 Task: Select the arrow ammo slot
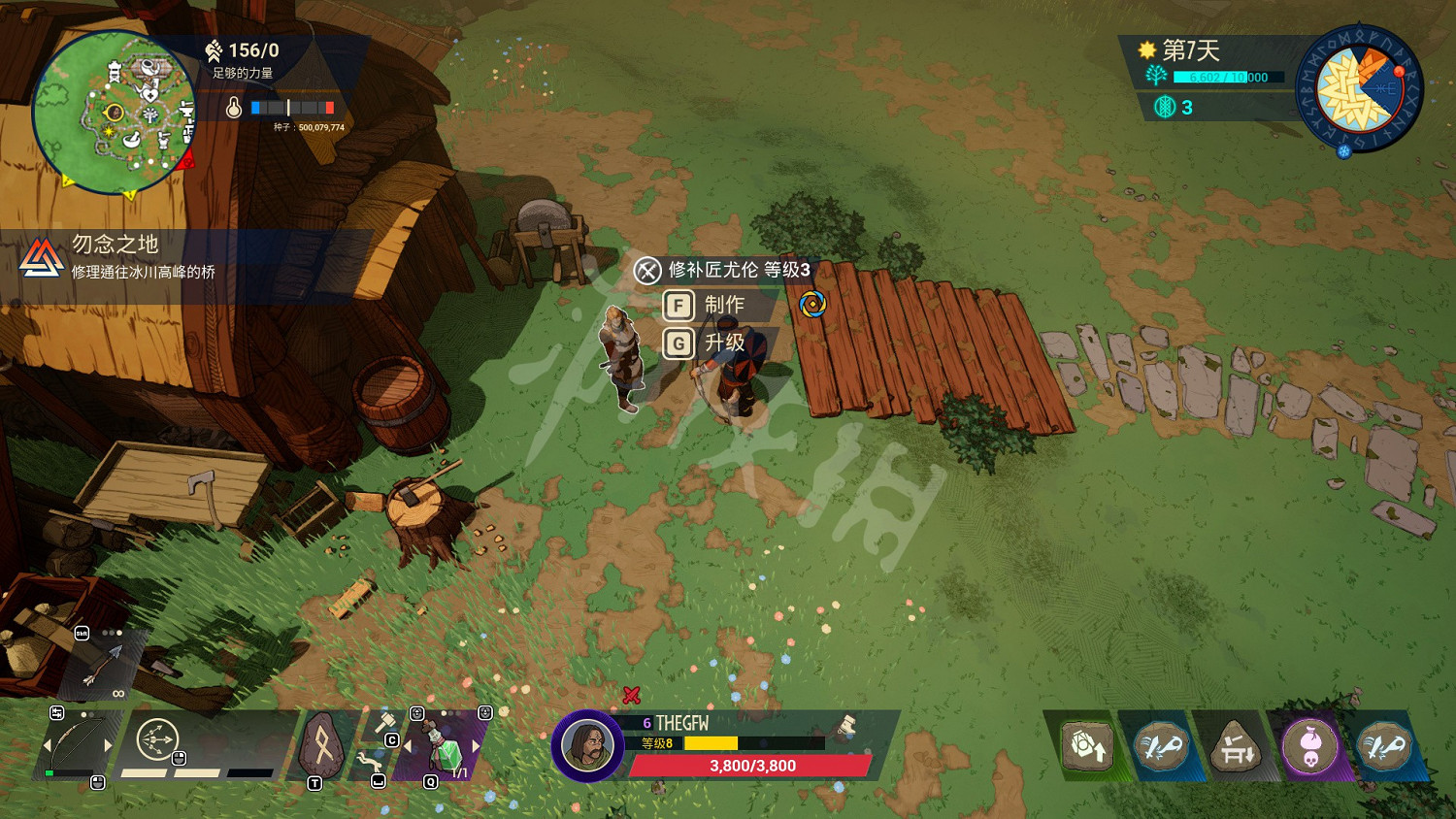tap(101, 667)
